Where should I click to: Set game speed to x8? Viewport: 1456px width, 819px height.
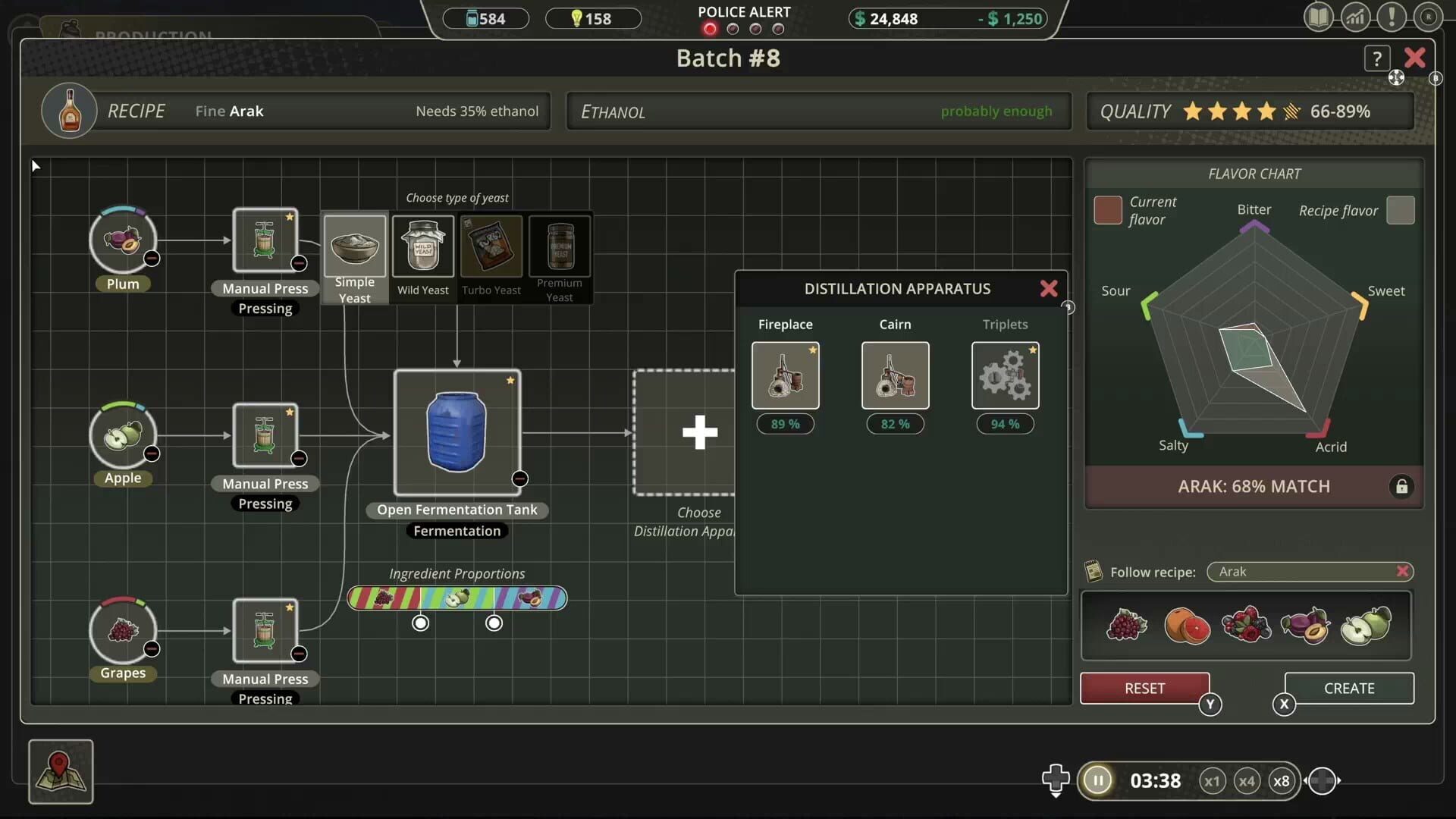click(x=1282, y=780)
